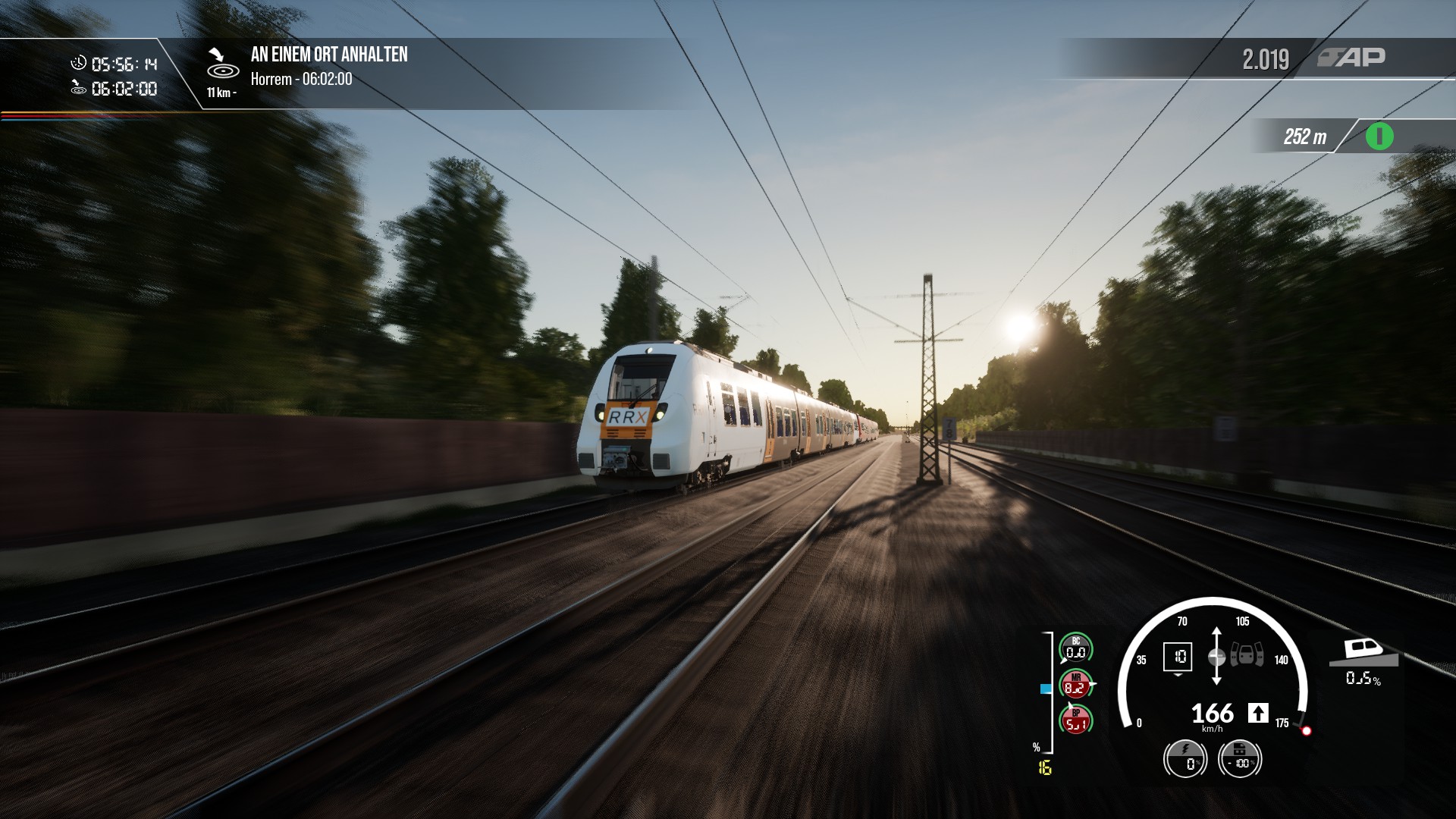This screenshot has width=1456, height=819.
Task: Click the lightning bolt traction power dial
Action: tap(1185, 758)
